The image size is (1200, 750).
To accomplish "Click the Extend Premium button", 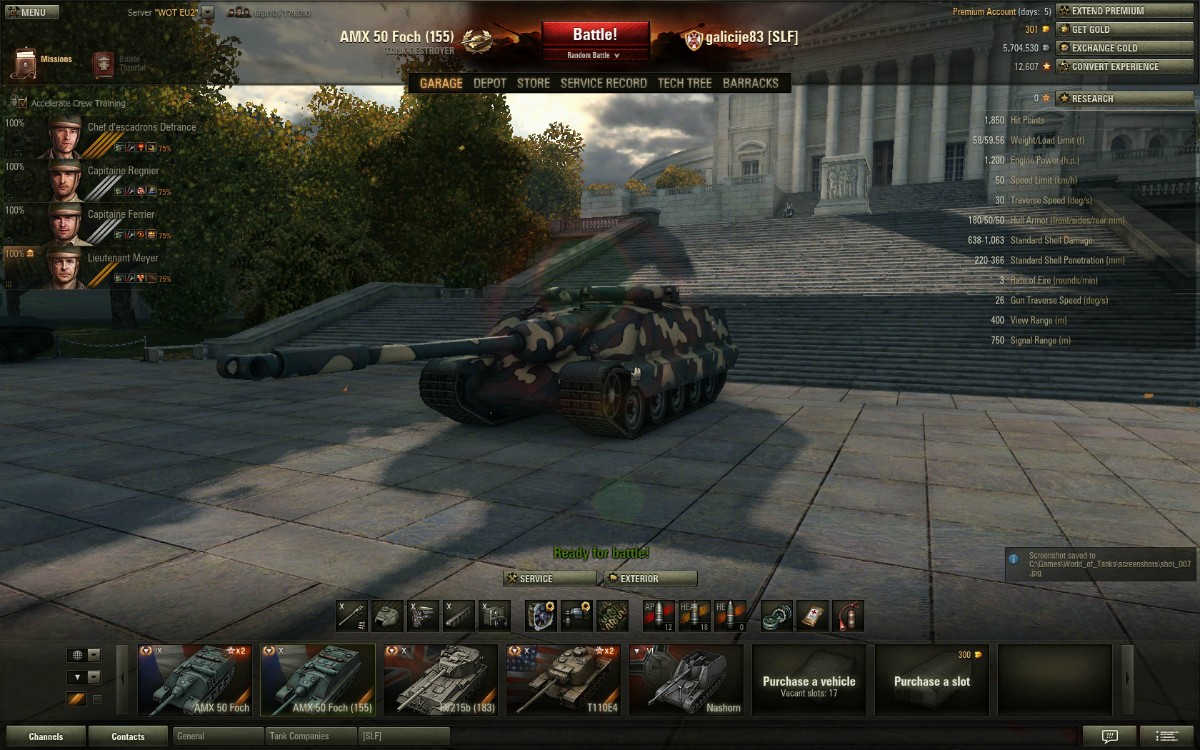I will click(x=1113, y=11).
